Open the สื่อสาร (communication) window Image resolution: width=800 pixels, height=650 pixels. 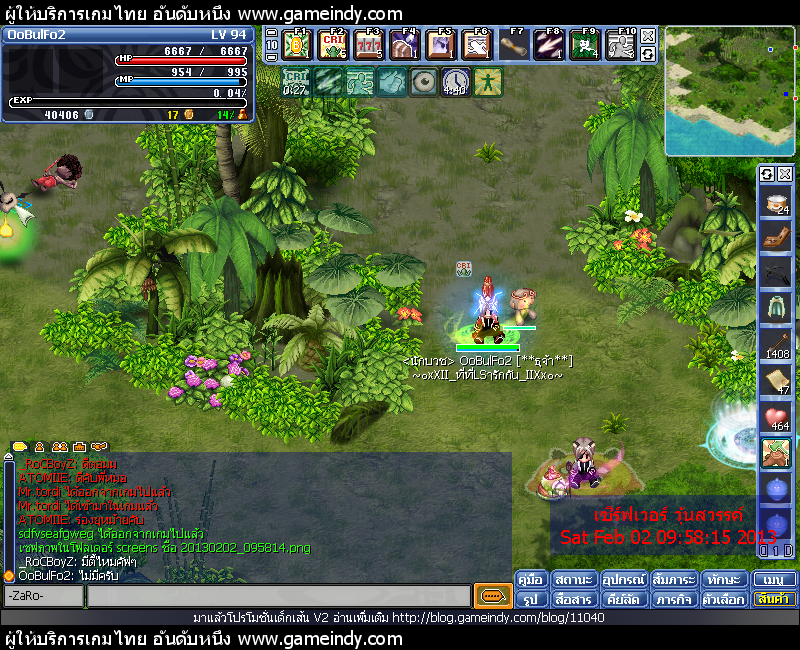click(x=573, y=599)
